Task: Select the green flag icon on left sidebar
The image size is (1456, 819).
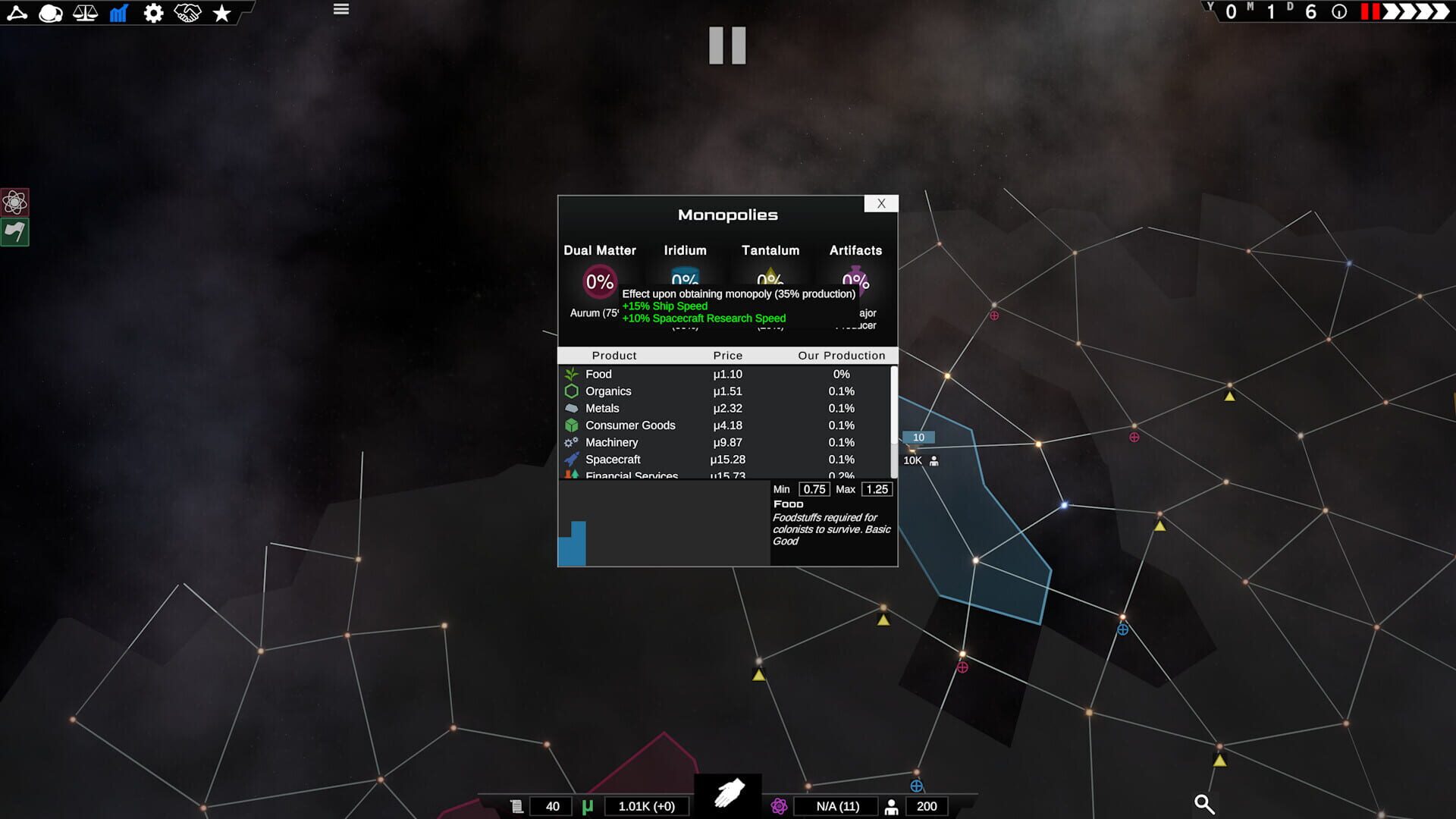Action: [x=14, y=232]
